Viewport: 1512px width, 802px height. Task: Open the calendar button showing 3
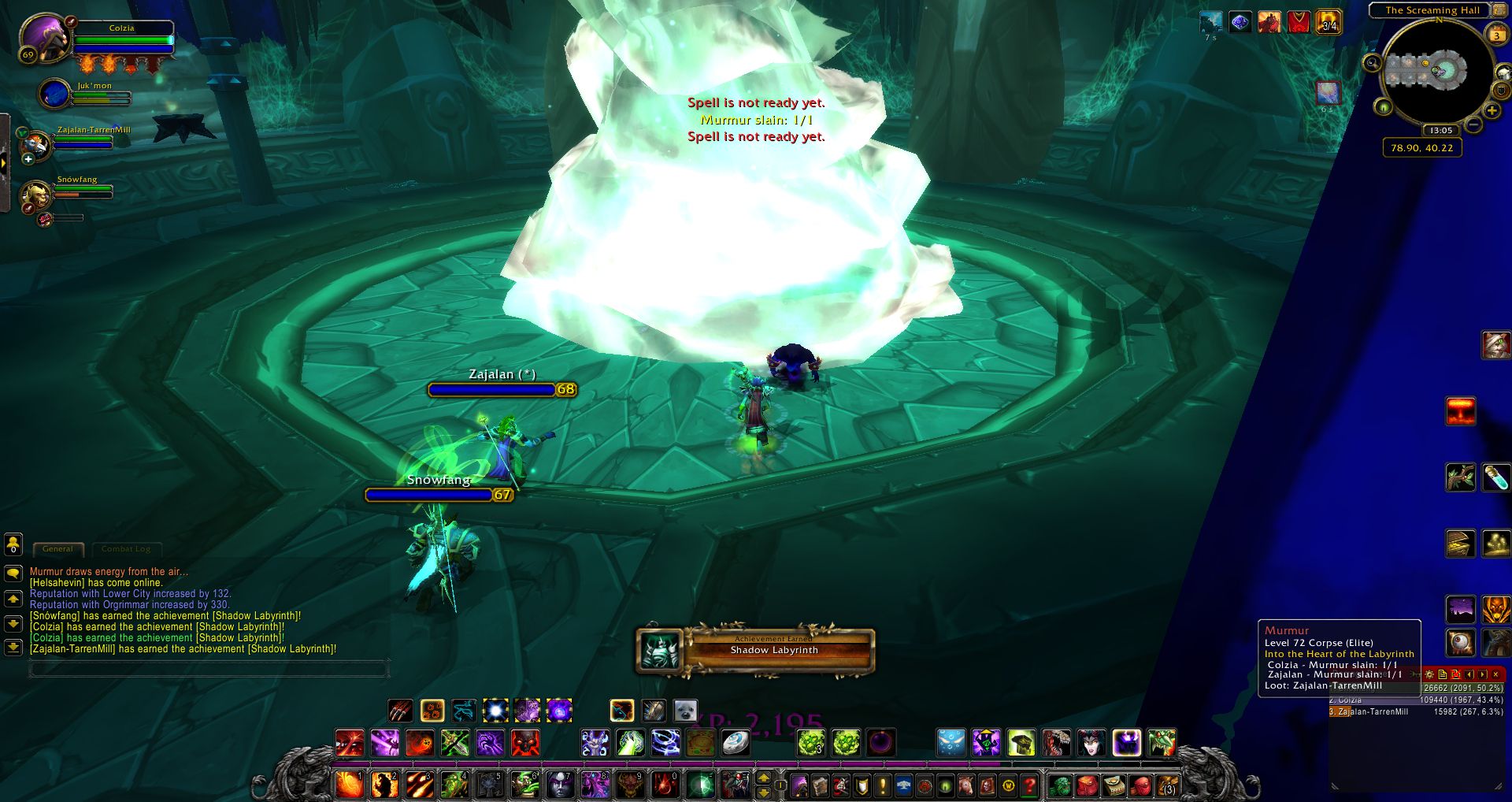1496,35
